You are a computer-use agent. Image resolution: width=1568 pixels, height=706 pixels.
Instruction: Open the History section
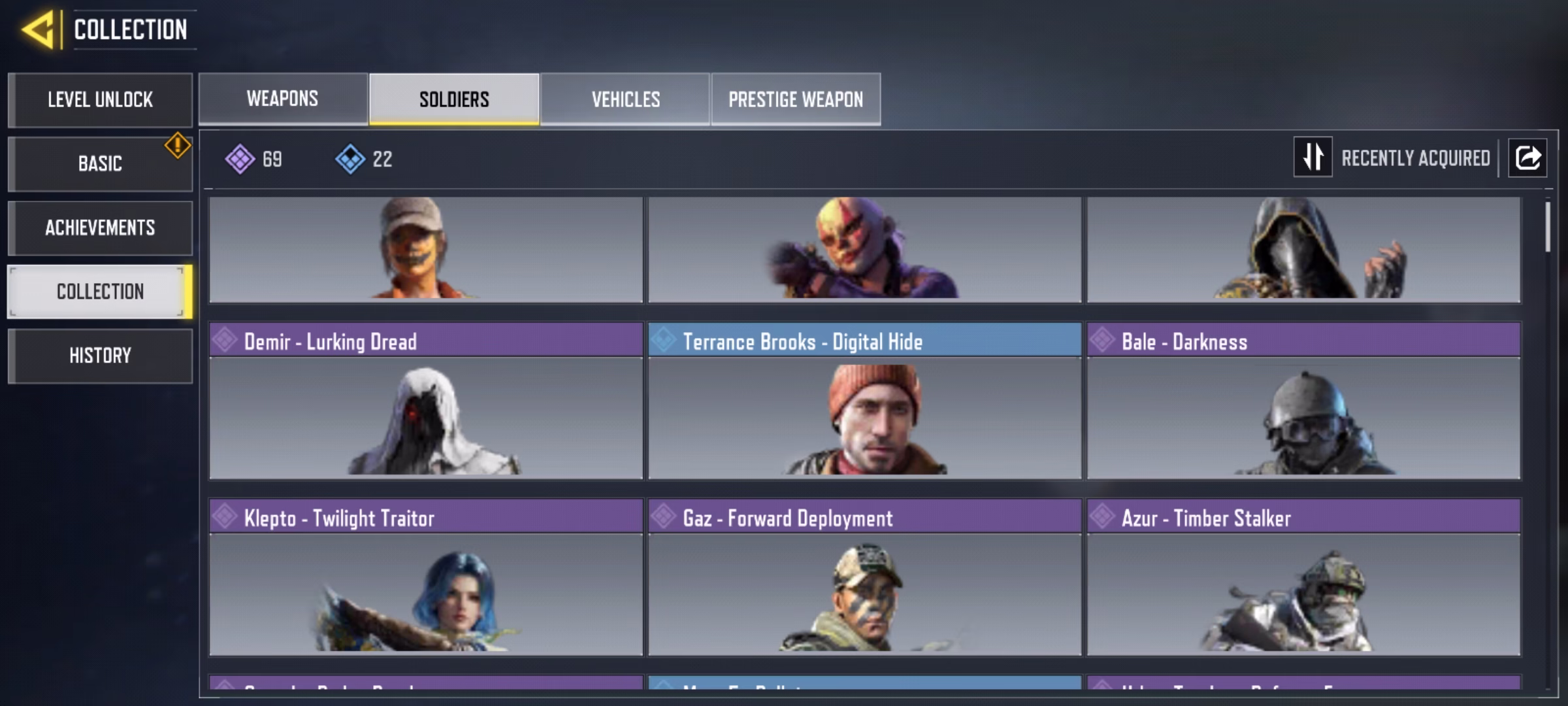click(x=100, y=356)
